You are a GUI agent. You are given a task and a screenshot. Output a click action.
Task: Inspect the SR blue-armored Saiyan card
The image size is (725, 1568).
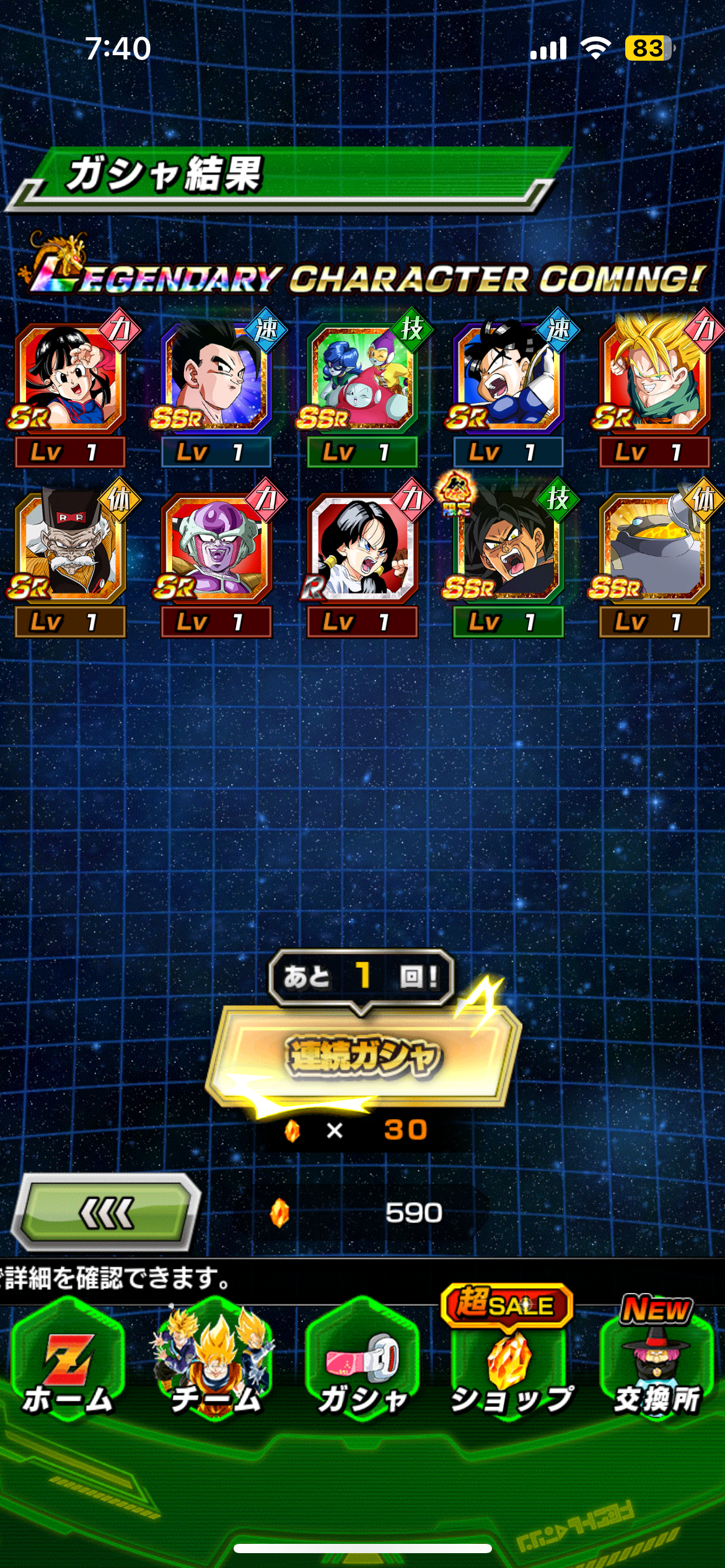click(x=508, y=379)
